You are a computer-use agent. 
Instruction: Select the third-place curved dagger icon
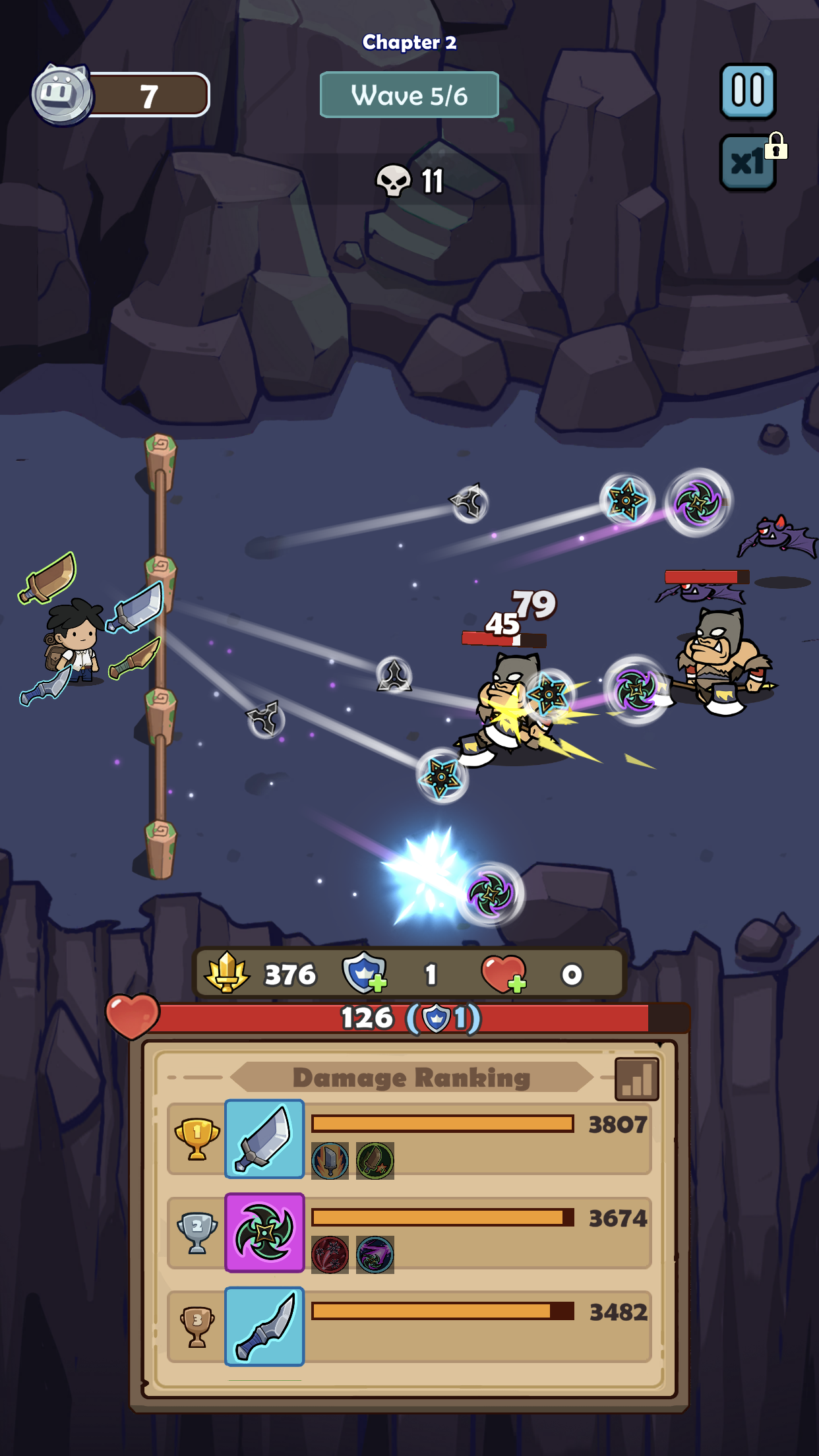click(264, 1325)
